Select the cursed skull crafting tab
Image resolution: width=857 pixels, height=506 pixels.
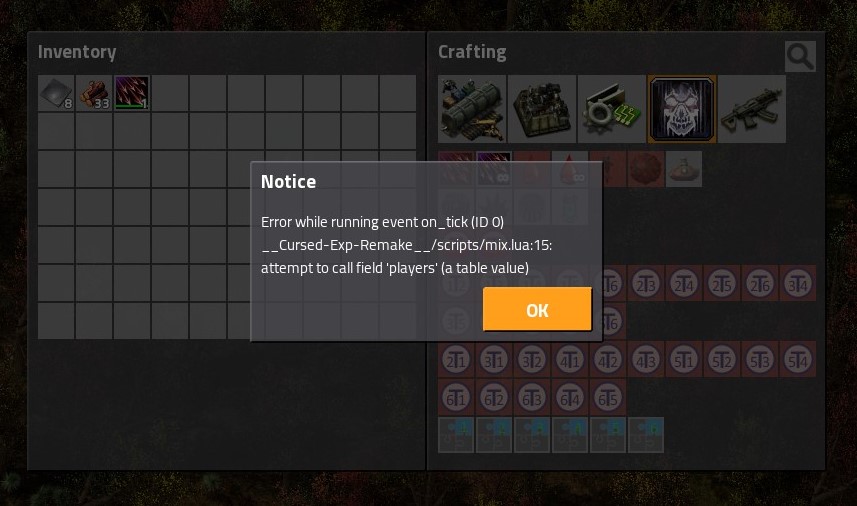(x=681, y=109)
